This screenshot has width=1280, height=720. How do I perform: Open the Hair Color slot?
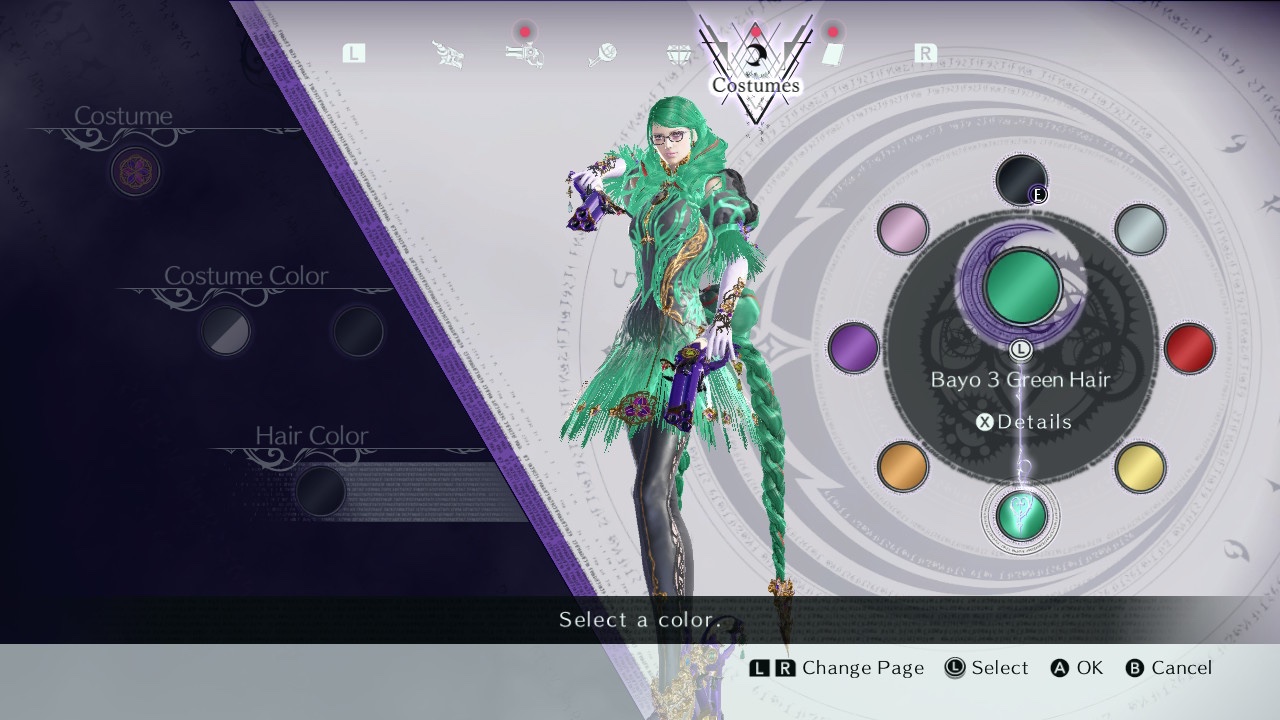pos(321,490)
